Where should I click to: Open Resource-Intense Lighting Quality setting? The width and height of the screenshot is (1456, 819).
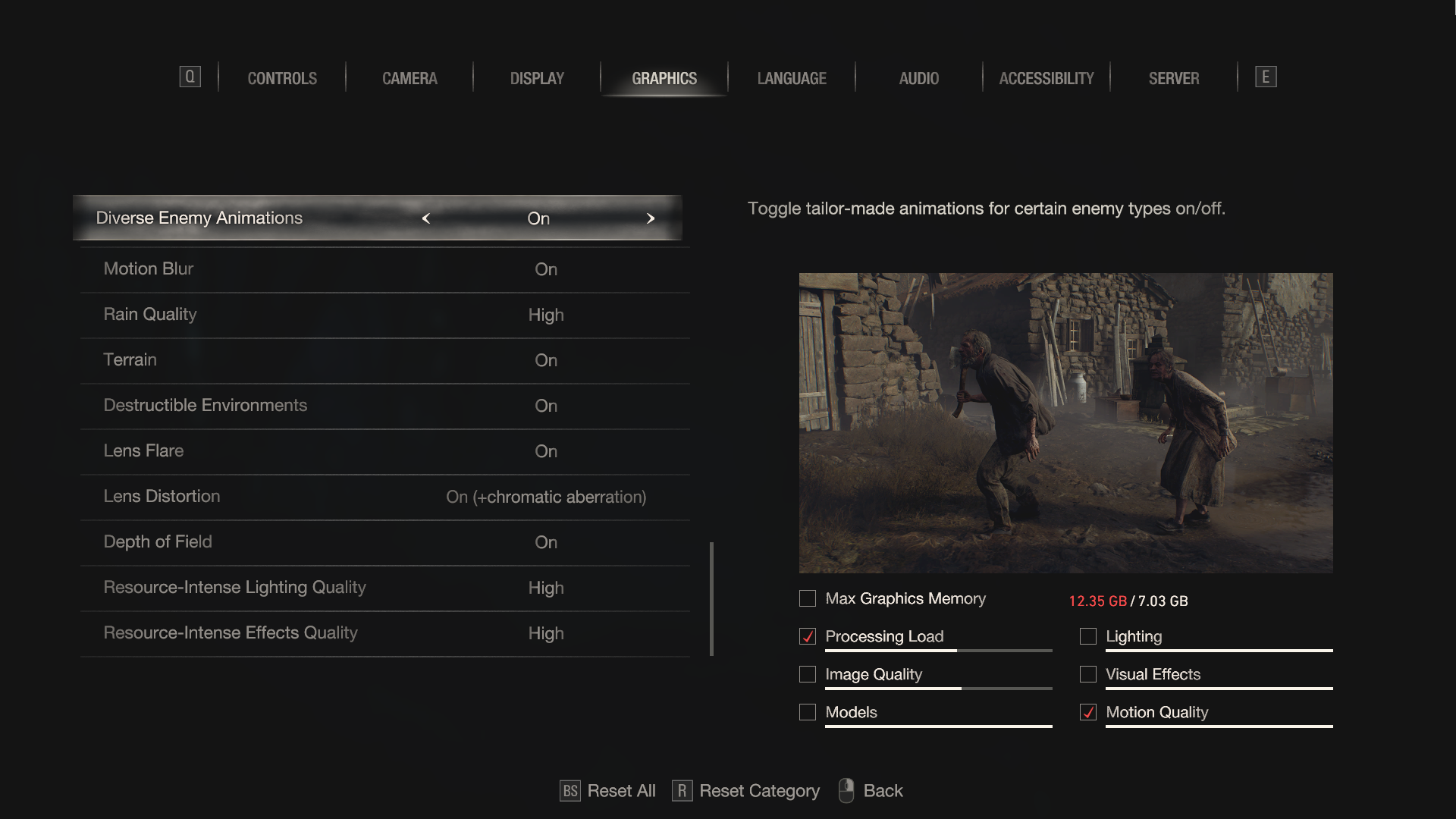tap(384, 588)
